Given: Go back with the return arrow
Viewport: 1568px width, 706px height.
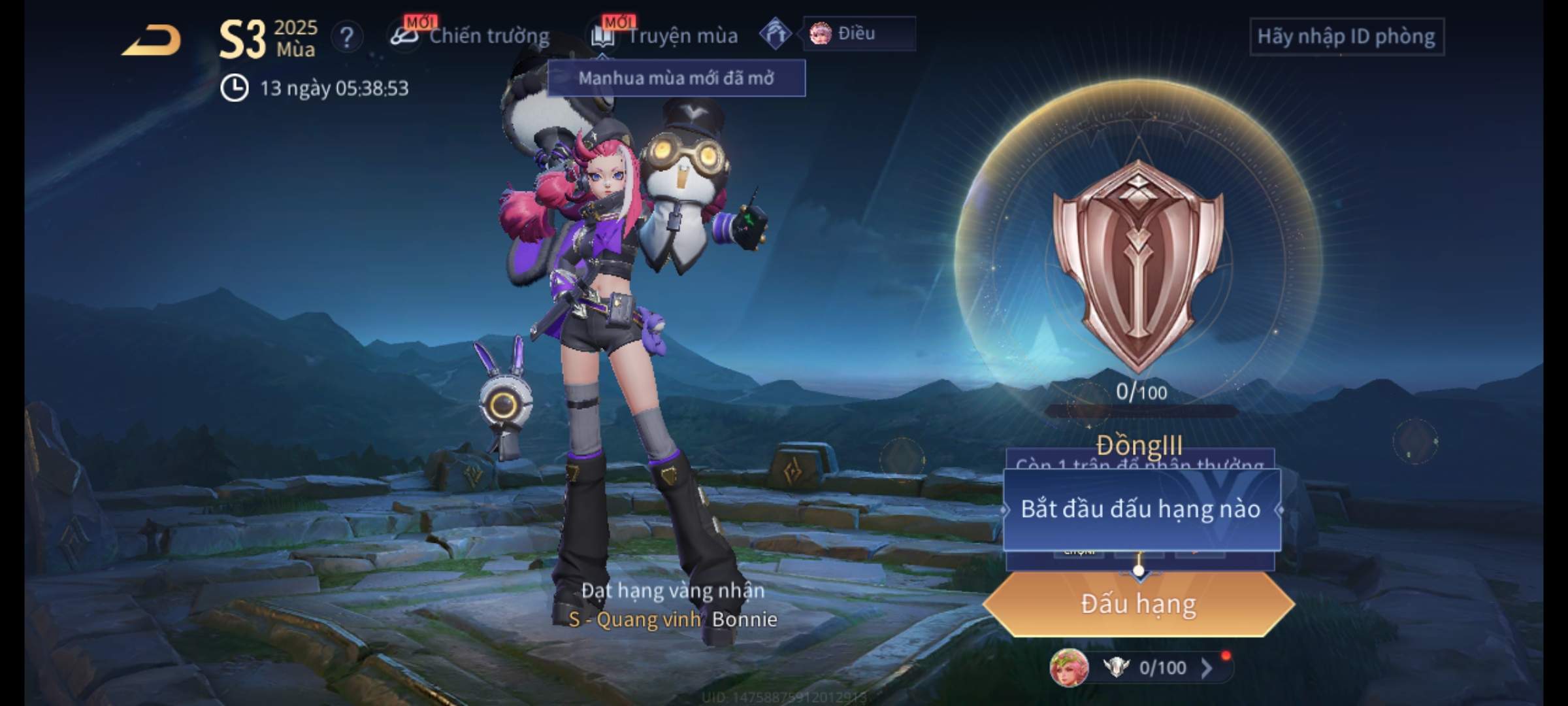Looking at the screenshot, I should tap(152, 41).
